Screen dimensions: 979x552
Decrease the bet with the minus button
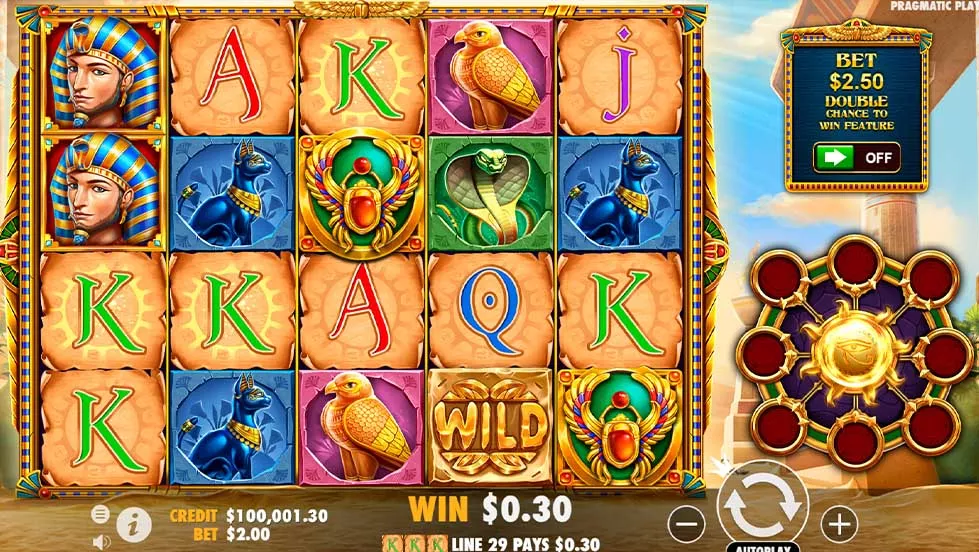(686, 521)
